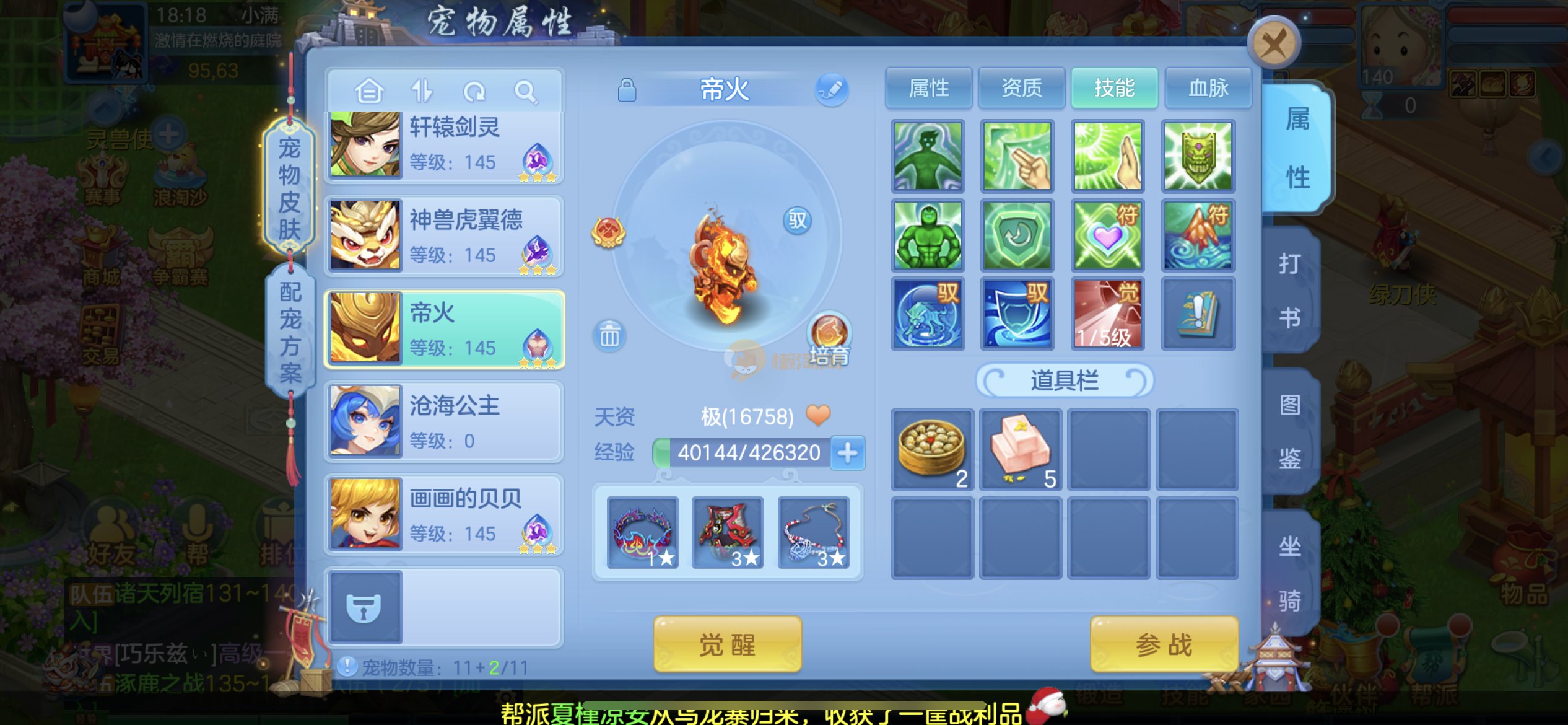Toggle the pet lock icon
Viewport: 1568px width, 725px height.
pyautogui.click(x=627, y=90)
